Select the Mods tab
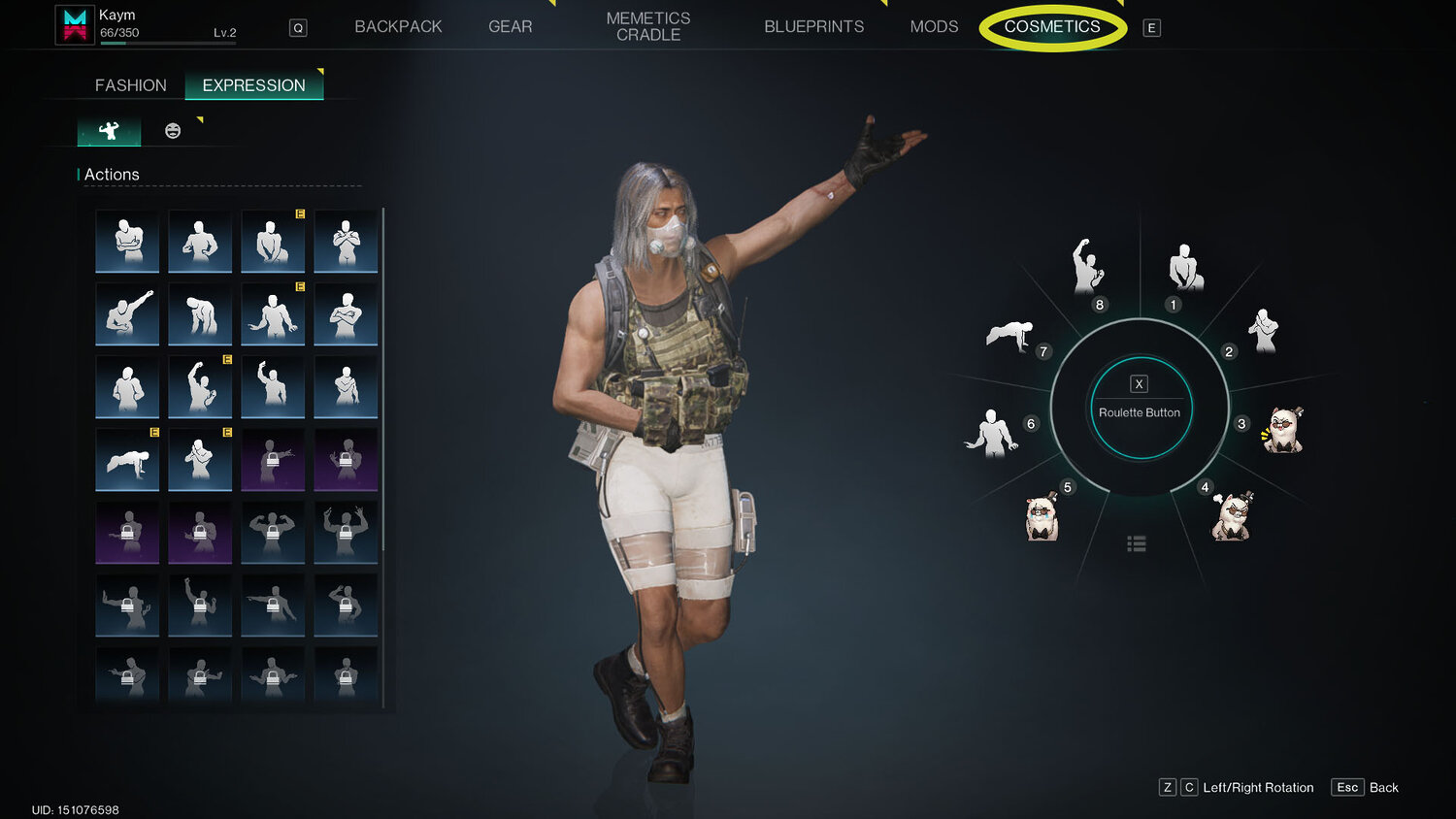Image resolution: width=1456 pixels, height=819 pixels. (x=934, y=26)
